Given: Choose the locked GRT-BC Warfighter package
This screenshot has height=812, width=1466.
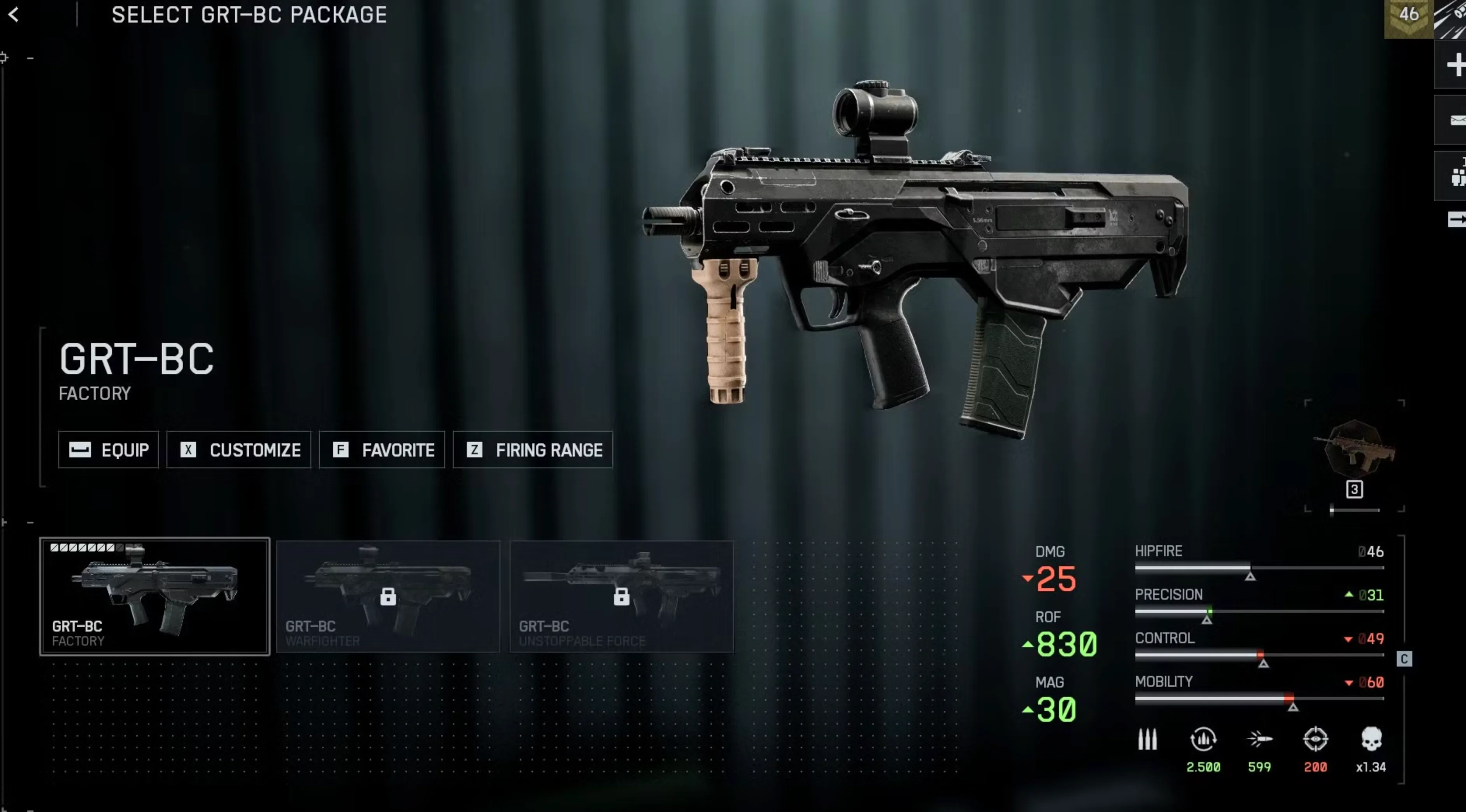Looking at the screenshot, I should (x=388, y=596).
